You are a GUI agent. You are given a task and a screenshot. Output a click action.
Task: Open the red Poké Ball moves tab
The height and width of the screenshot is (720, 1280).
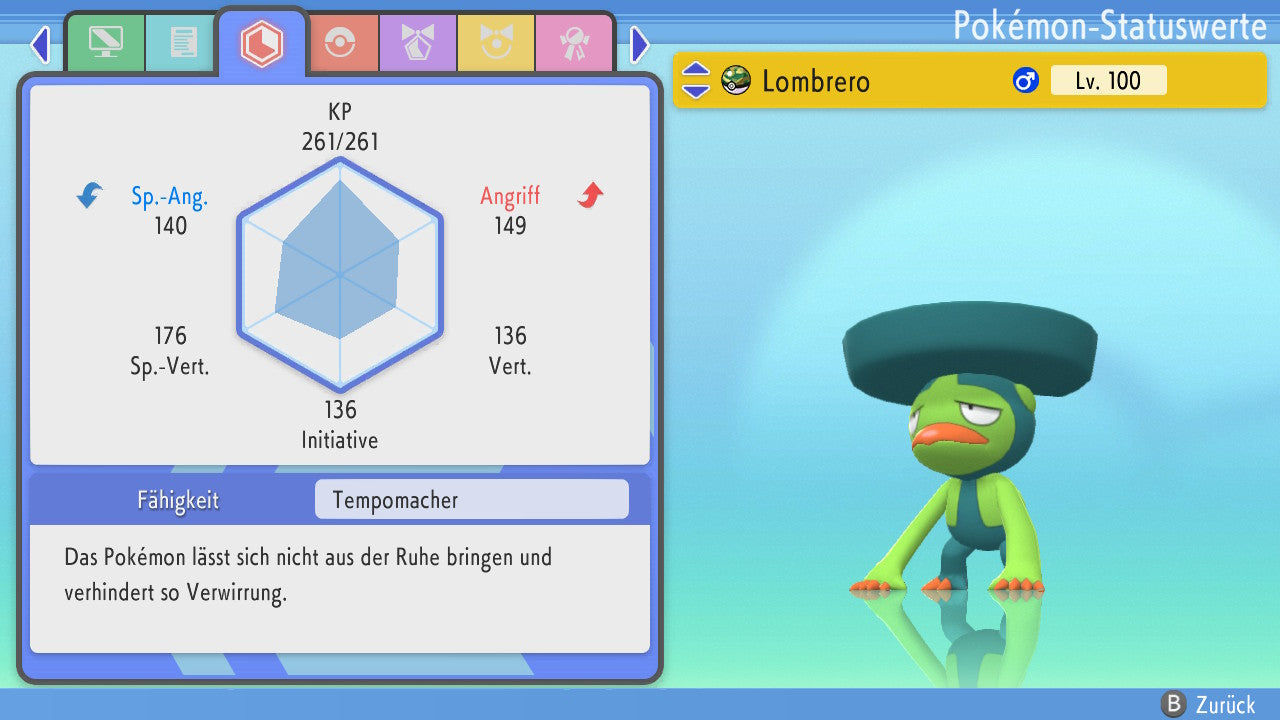coord(340,44)
